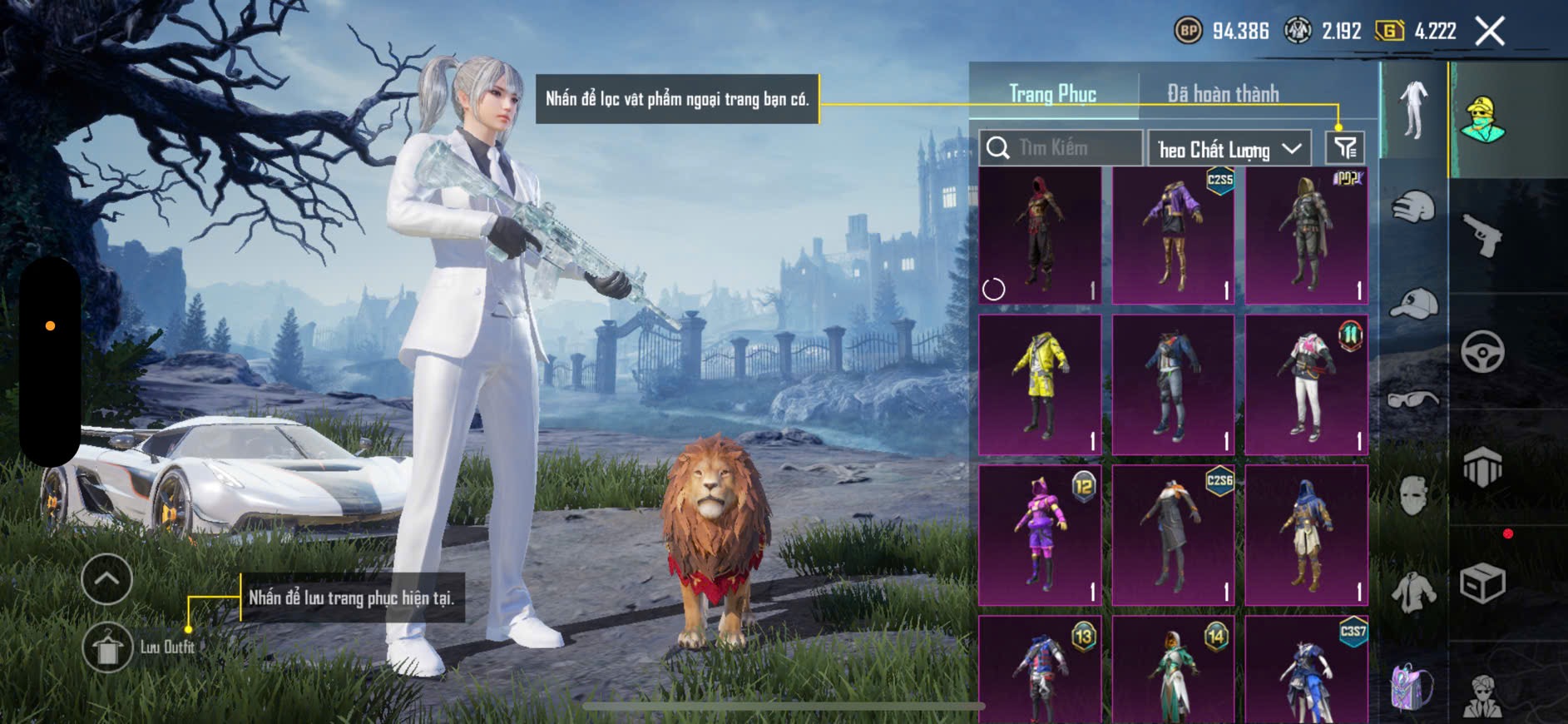Open the pistol weapon skins section

1483,236
